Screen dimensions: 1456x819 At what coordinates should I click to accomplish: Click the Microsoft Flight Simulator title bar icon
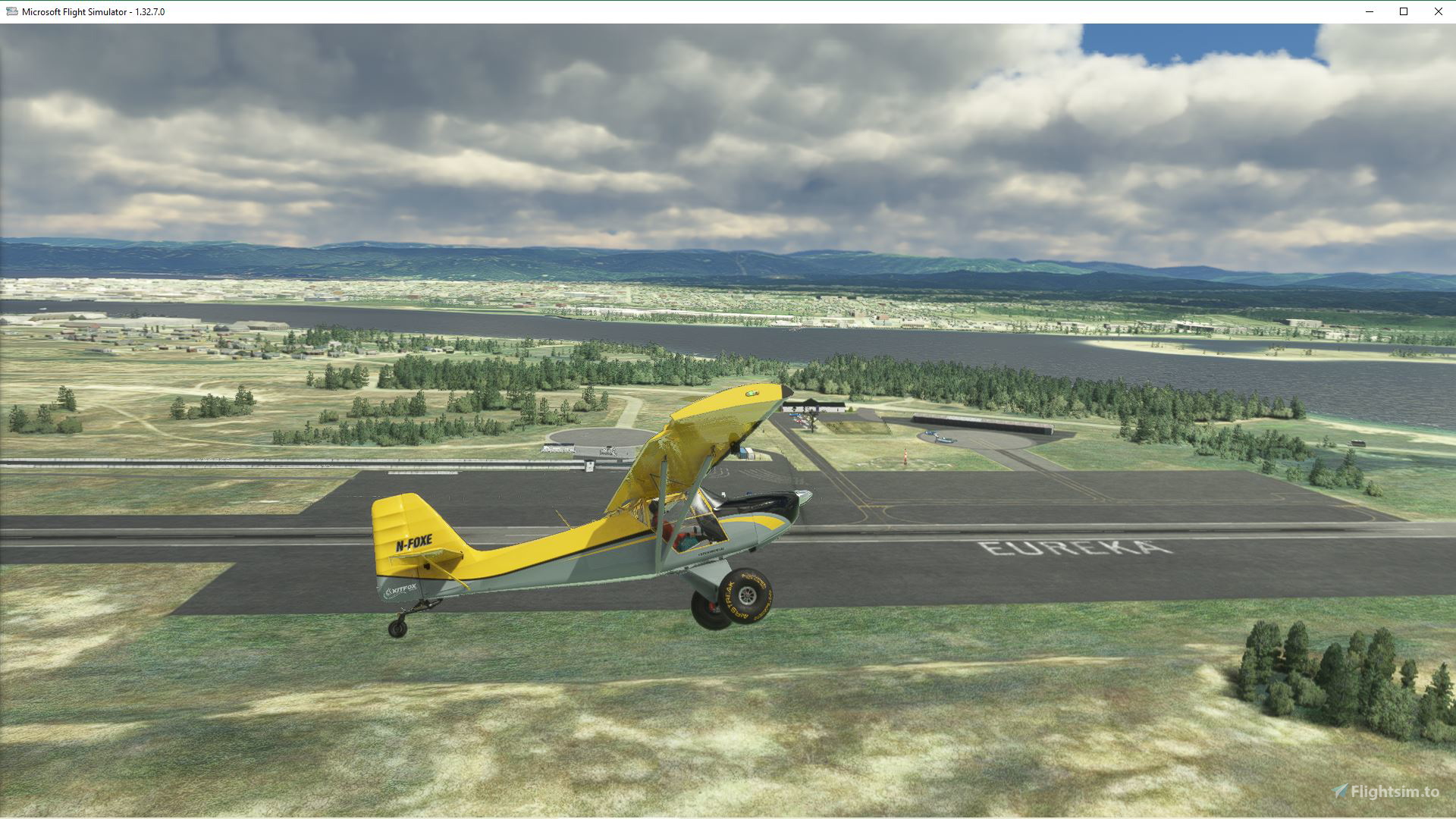(11, 11)
